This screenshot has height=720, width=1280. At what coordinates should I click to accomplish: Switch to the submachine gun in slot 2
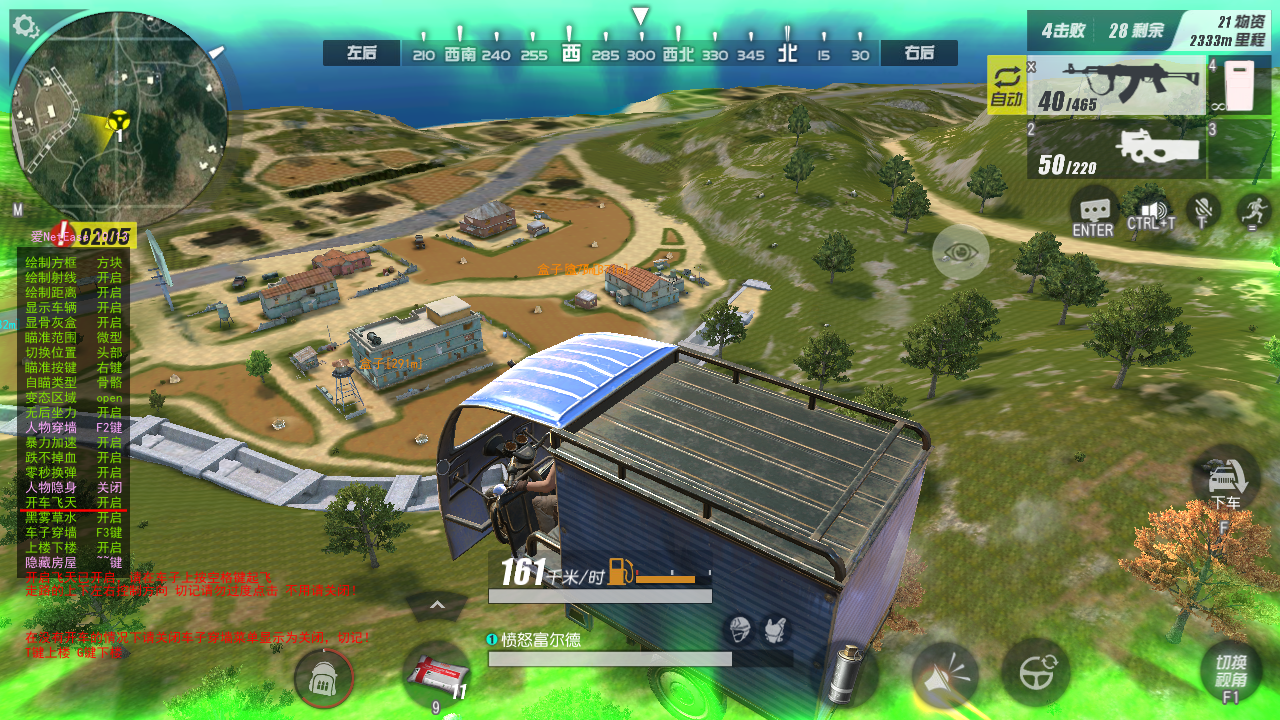click(1116, 150)
